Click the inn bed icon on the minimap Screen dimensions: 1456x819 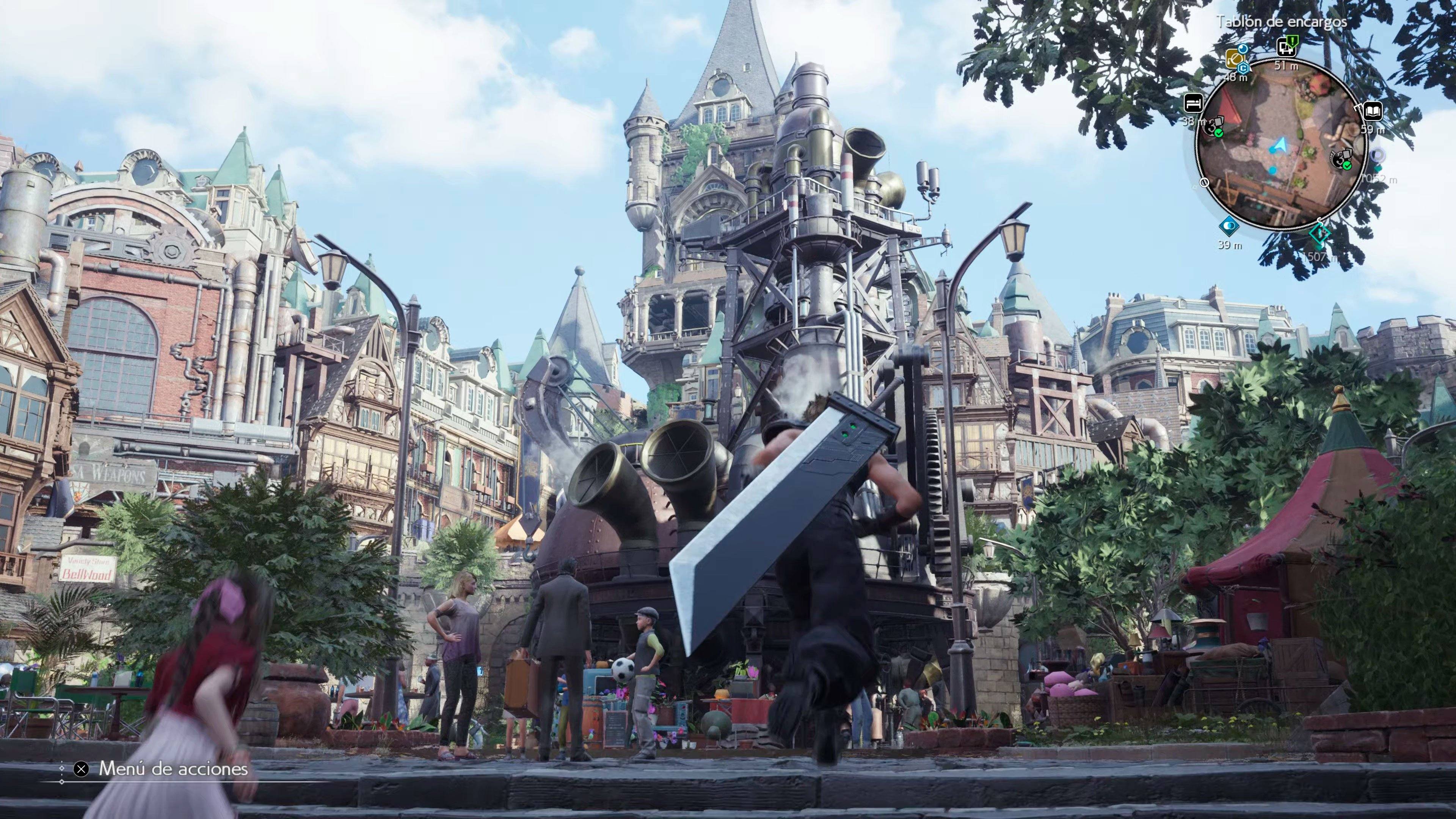click(x=1193, y=103)
